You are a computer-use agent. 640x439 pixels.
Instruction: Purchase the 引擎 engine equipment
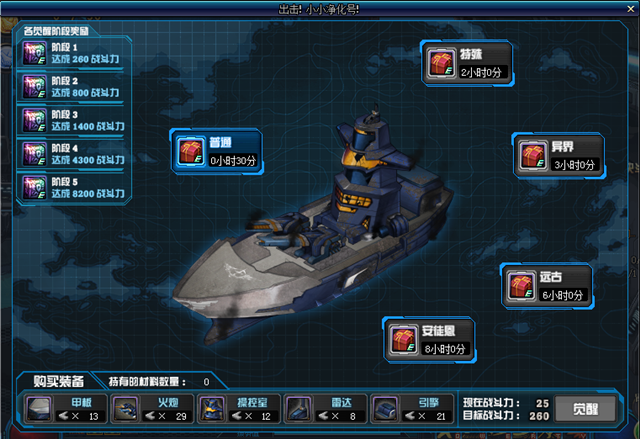[412, 408]
